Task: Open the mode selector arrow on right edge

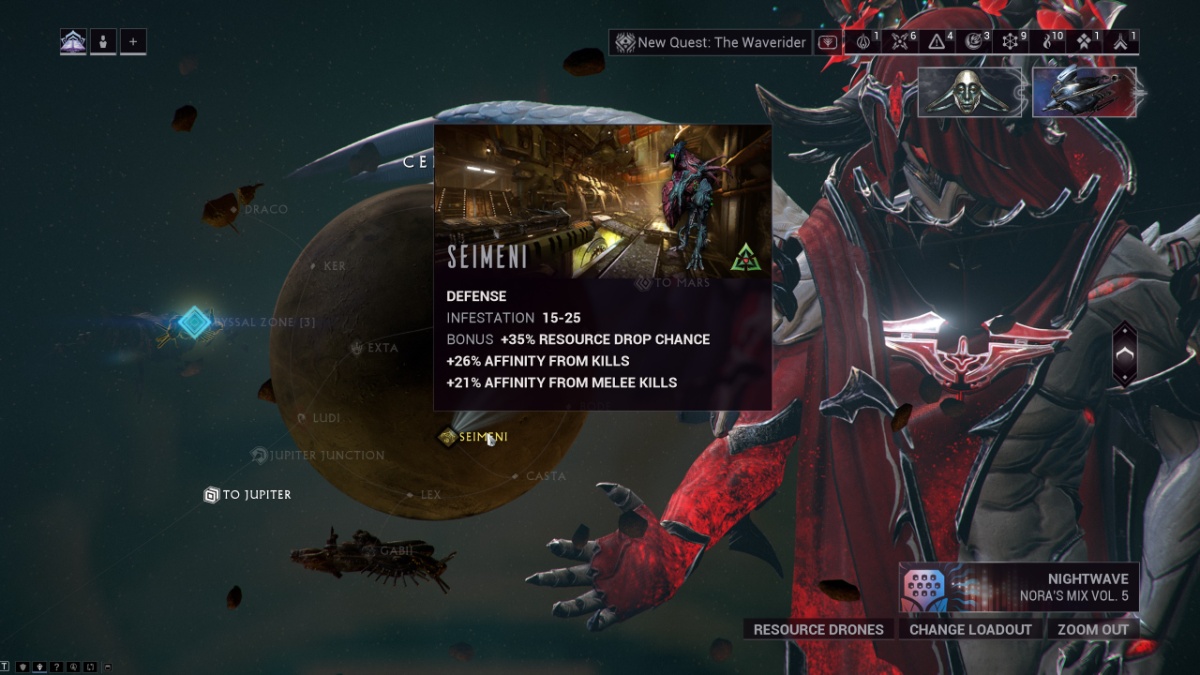Action: pyautogui.click(x=1124, y=354)
